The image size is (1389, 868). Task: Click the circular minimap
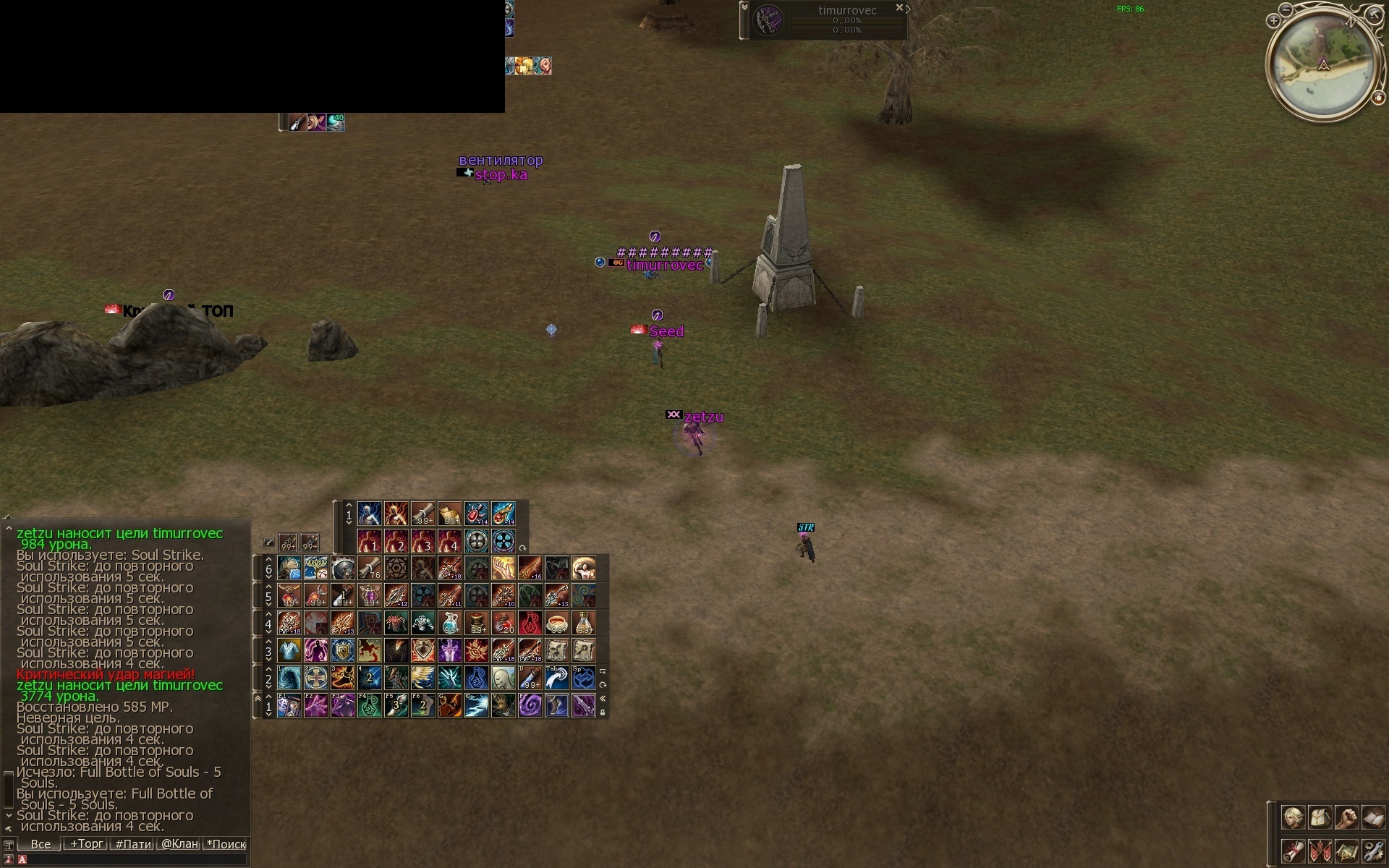point(1322,64)
